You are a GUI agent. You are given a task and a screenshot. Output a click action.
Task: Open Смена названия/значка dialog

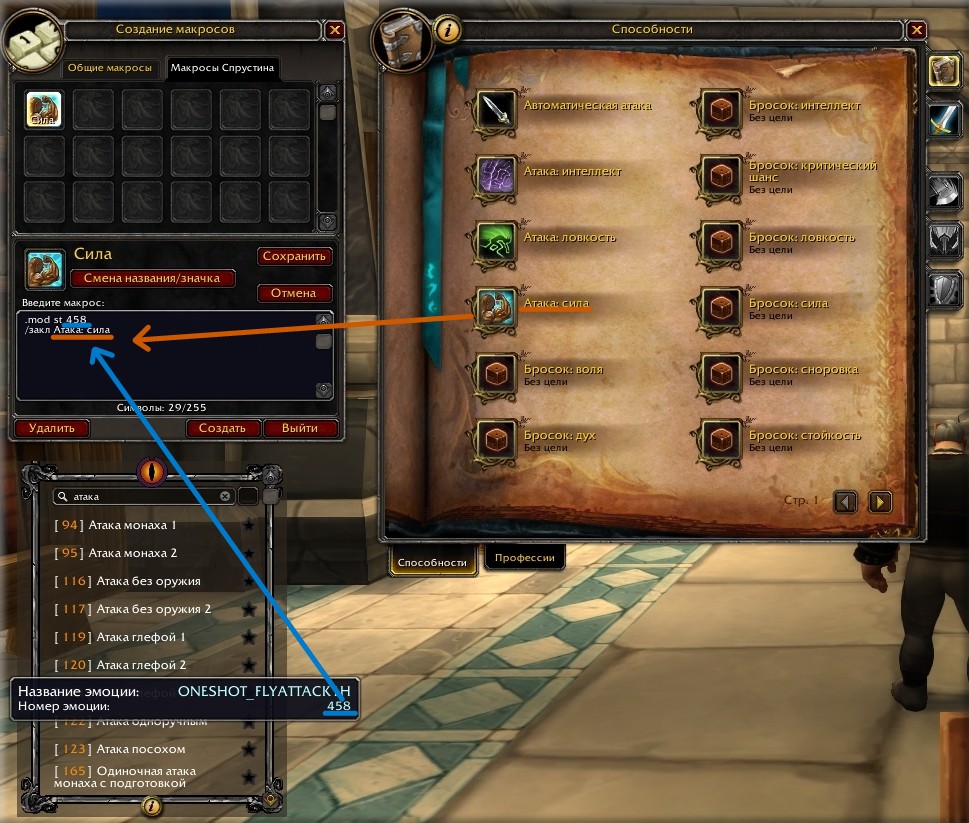pos(152,278)
